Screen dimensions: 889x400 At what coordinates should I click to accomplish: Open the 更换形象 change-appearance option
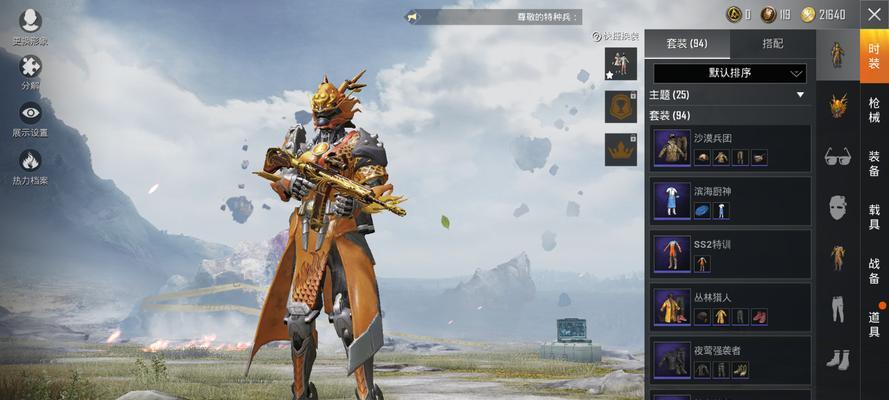coord(30,26)
